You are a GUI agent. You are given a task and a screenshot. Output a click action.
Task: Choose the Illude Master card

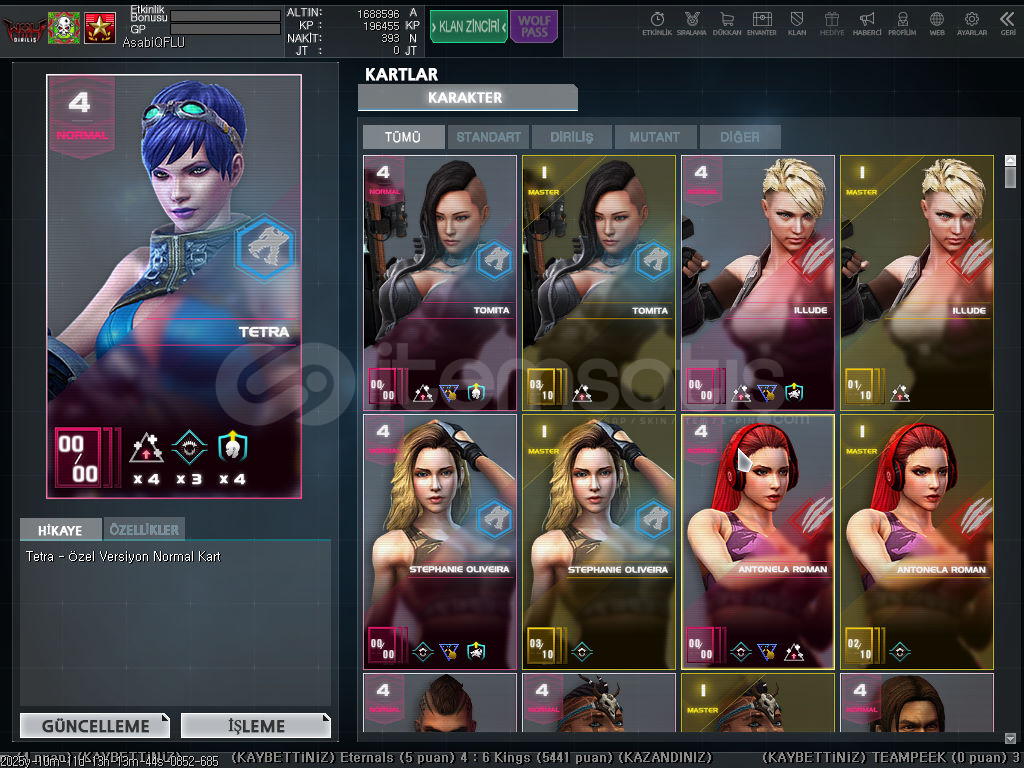[917, 282]
